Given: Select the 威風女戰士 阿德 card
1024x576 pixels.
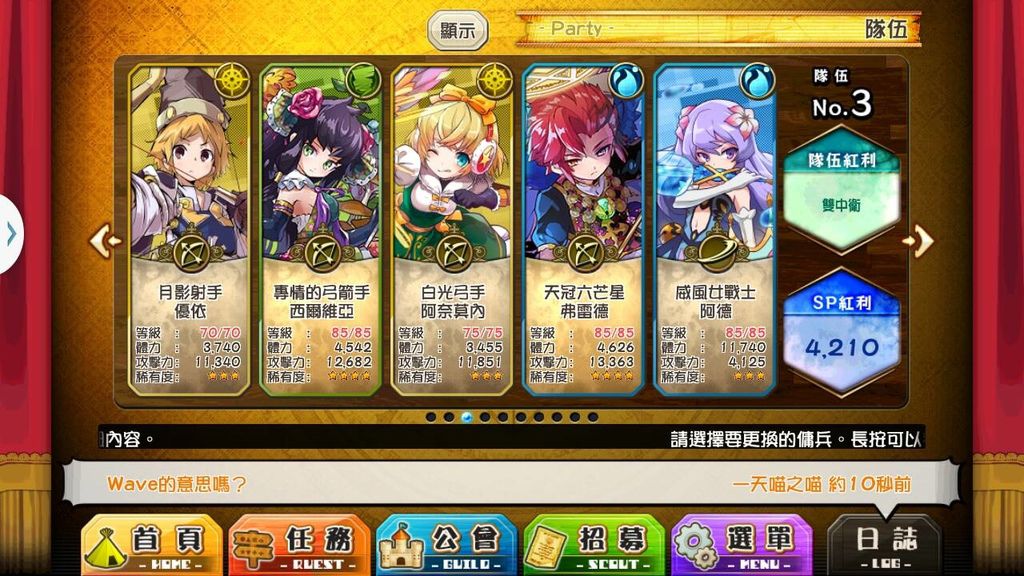Looking at the screenshot, I should (x=715, y=230).
